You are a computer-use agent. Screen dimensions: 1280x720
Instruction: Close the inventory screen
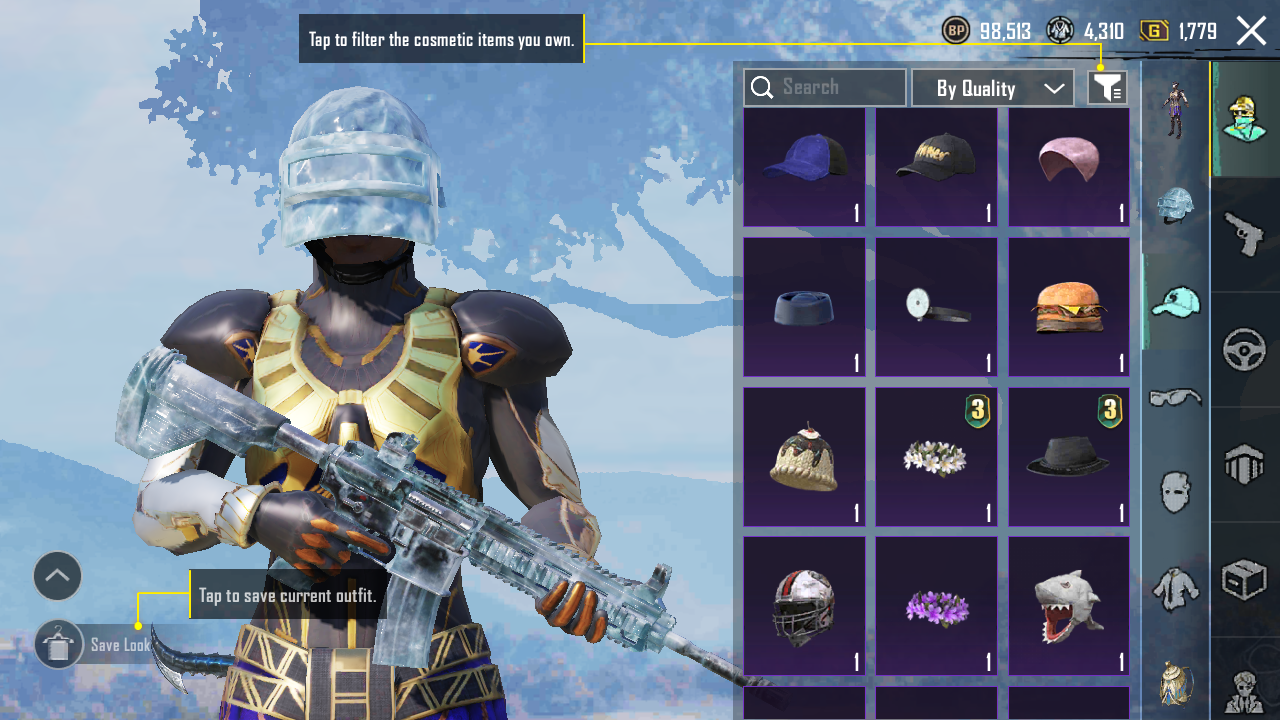1251,31
